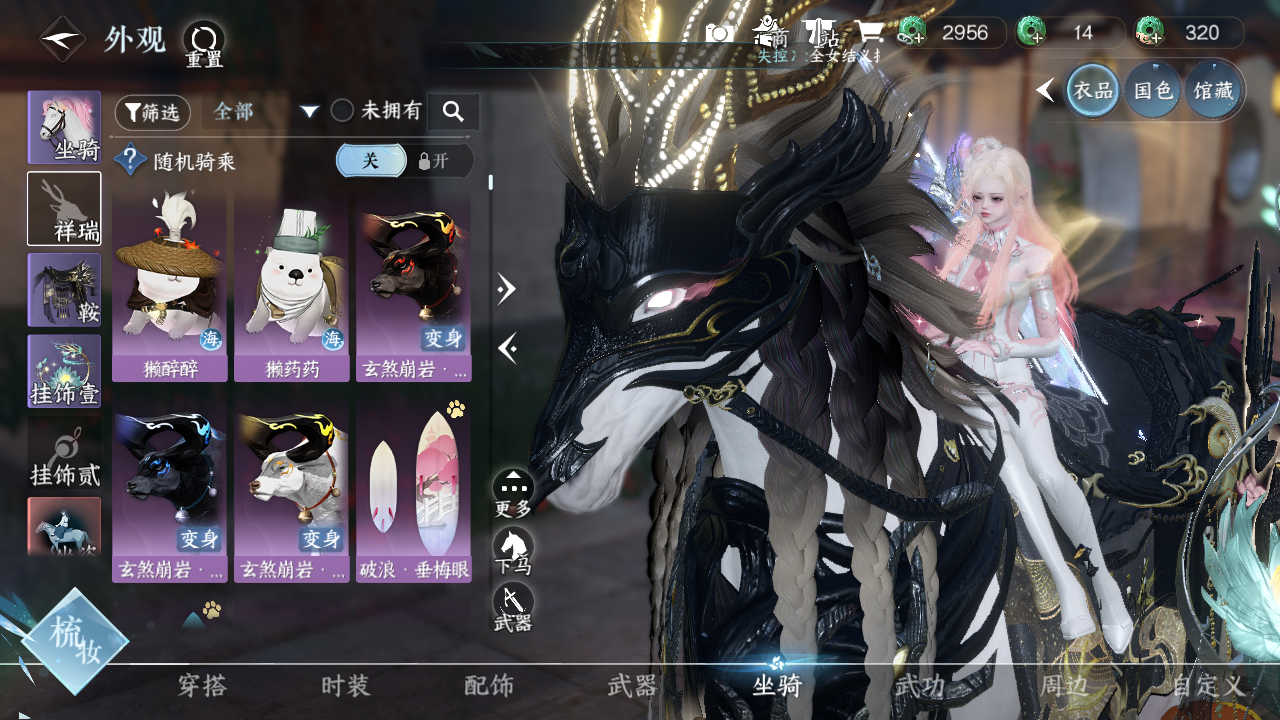Pick the 破浪·垂梅眼 surfboard mount
The height and width of the screenshot is (720, 1280).
(x=413, y=493)
